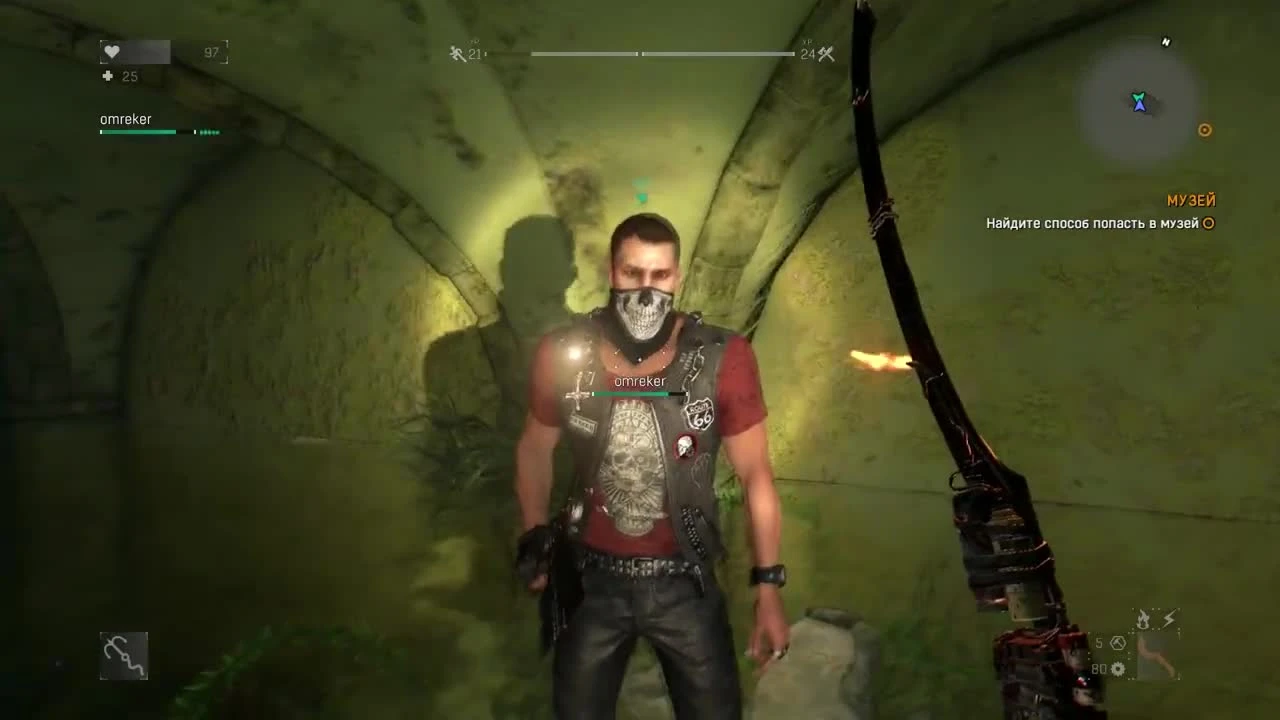The width and height of the screenshot is (1280, 720).
Task: Select the medkit cross icon
Action: pyautogui.click(x=107, y=76)
